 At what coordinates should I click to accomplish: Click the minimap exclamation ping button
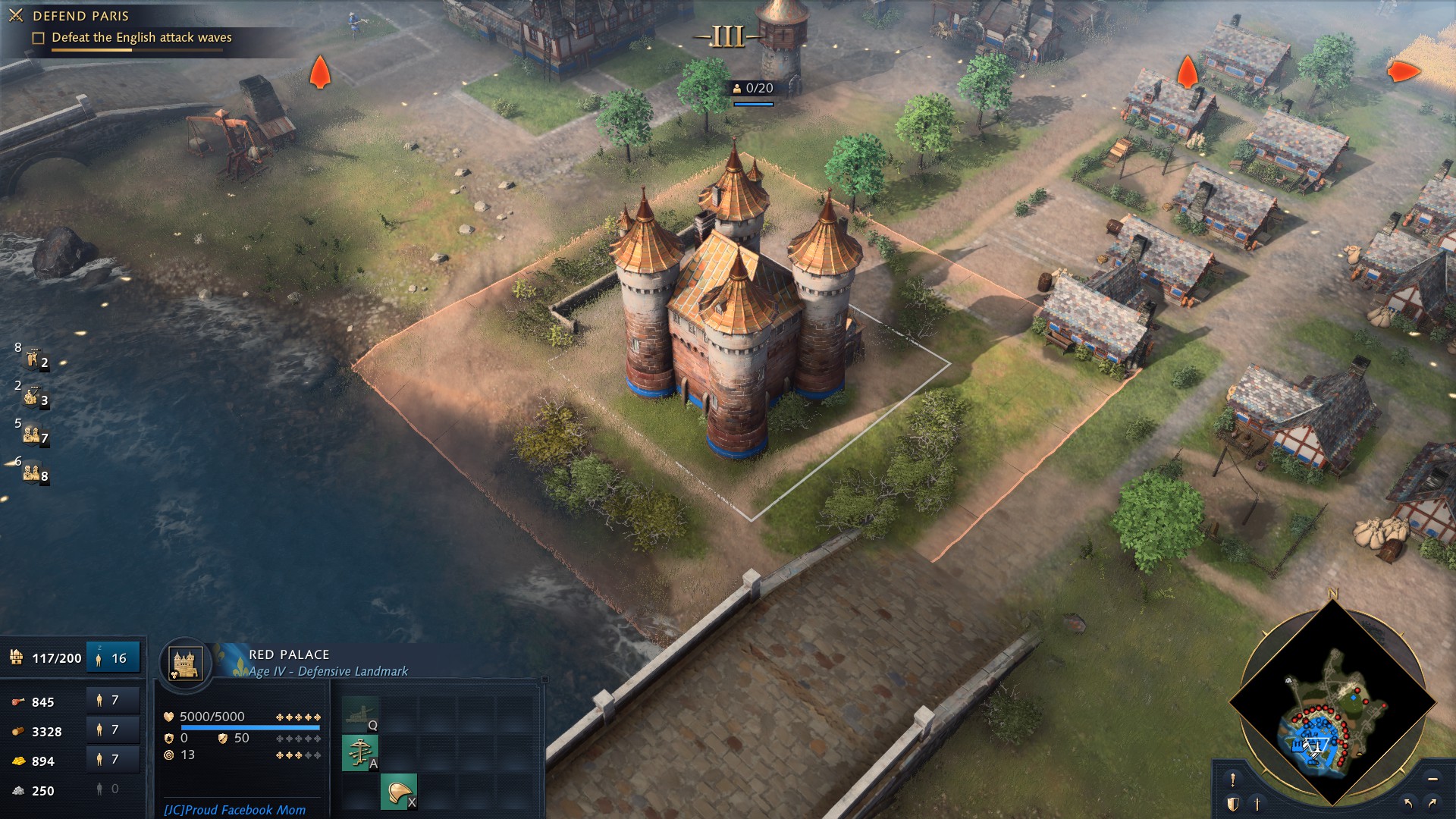1233,780
